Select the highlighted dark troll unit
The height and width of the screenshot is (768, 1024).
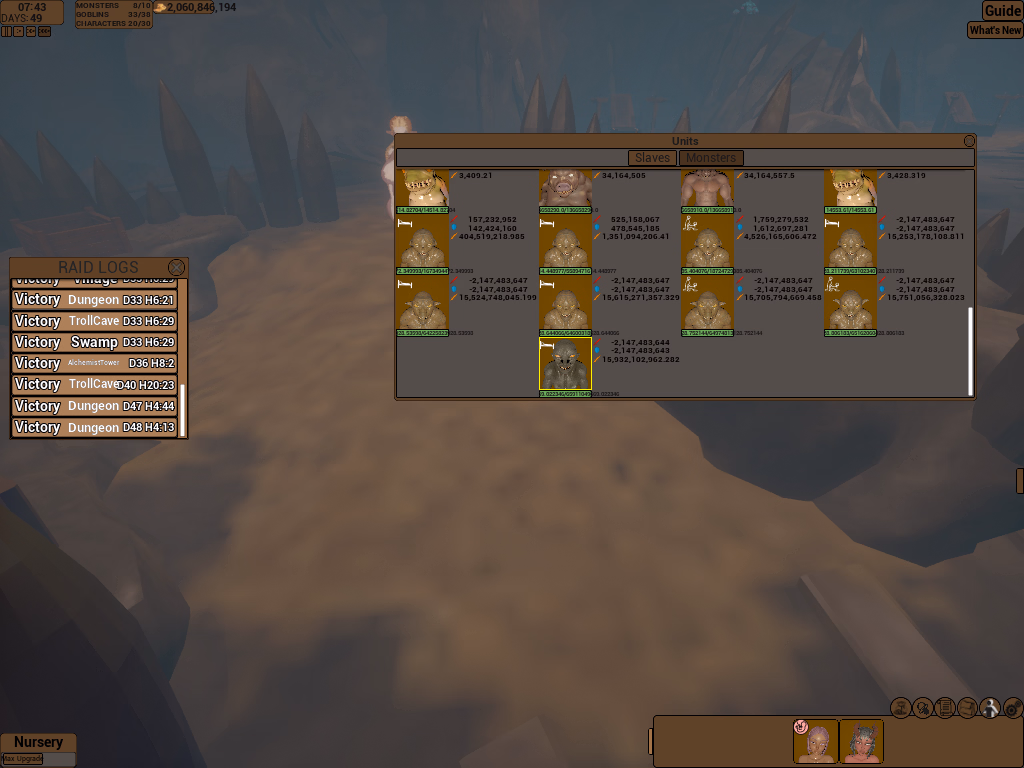[565, 364]
